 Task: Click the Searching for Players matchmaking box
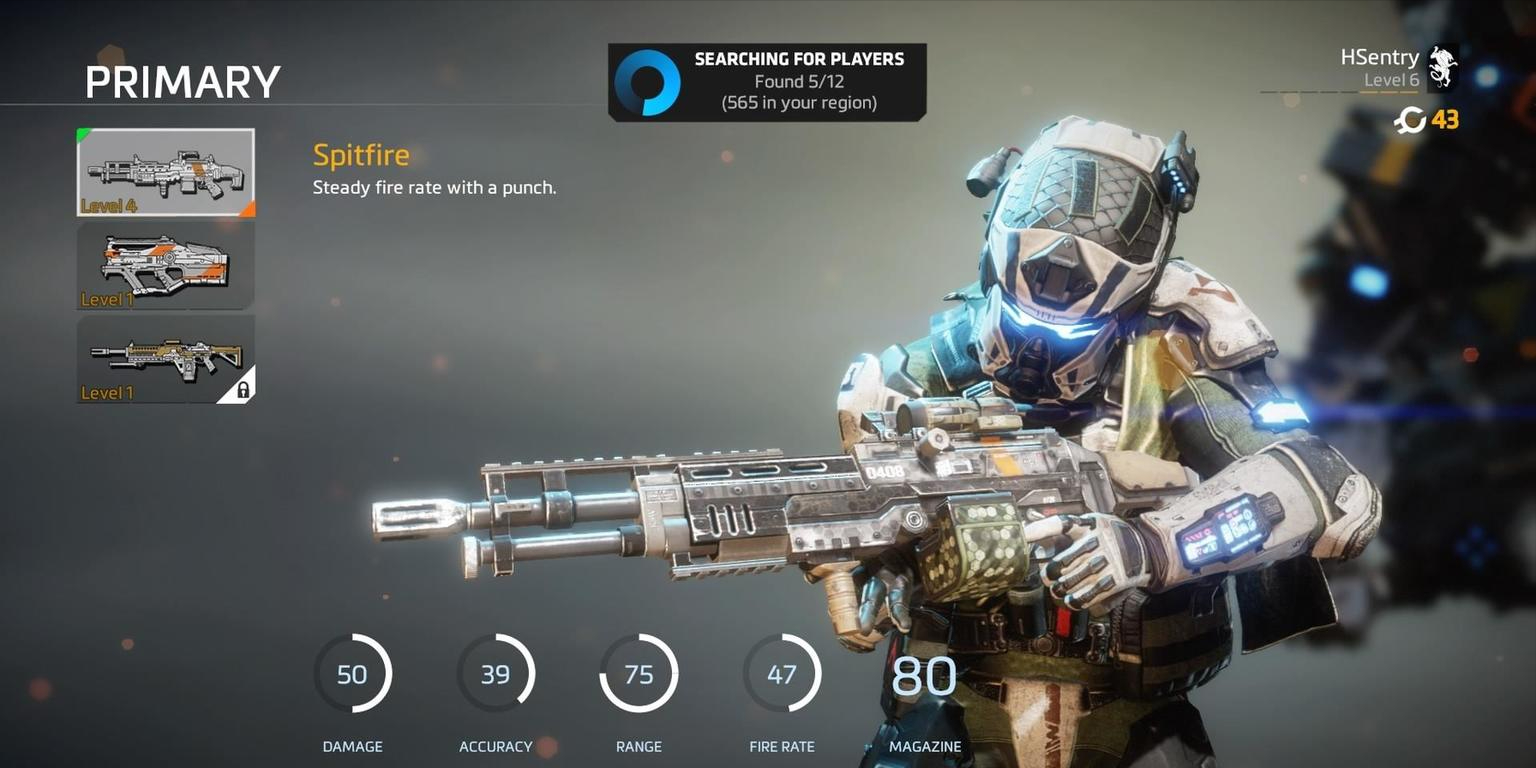pos(767,82)
